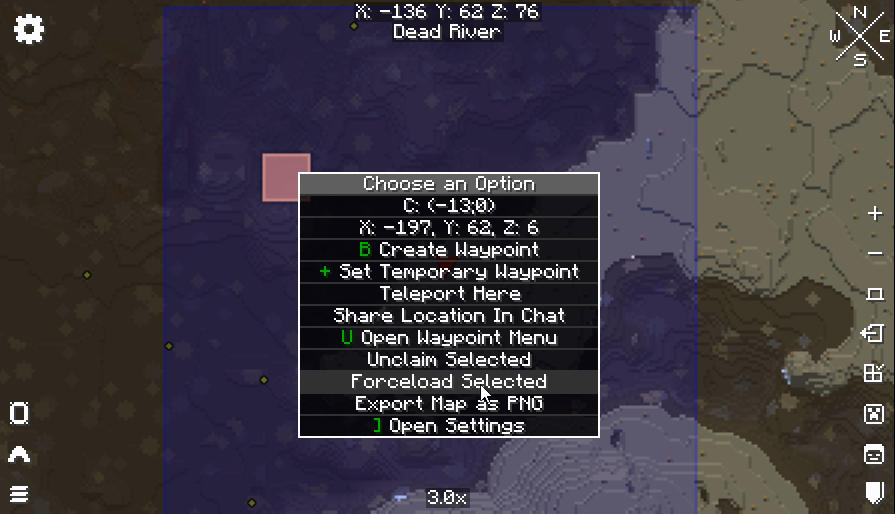Viewport: 895px width, 514px height.
Task: Click the arrow-into-box export icon
Action: [875, 333]
